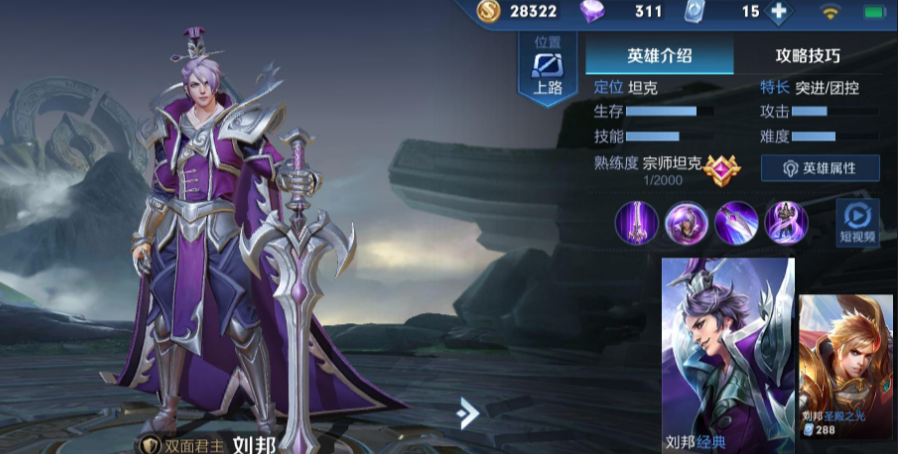
Task: Show the shielded hero portrait skill
Action: pyautogui.click(x=686, y=222)
